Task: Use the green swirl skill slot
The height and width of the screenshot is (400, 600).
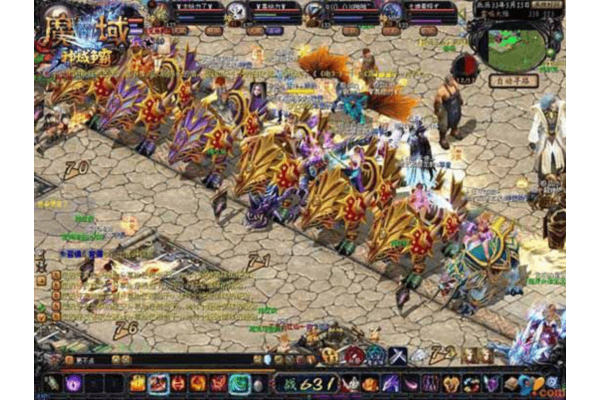Action: click(240, 383)
